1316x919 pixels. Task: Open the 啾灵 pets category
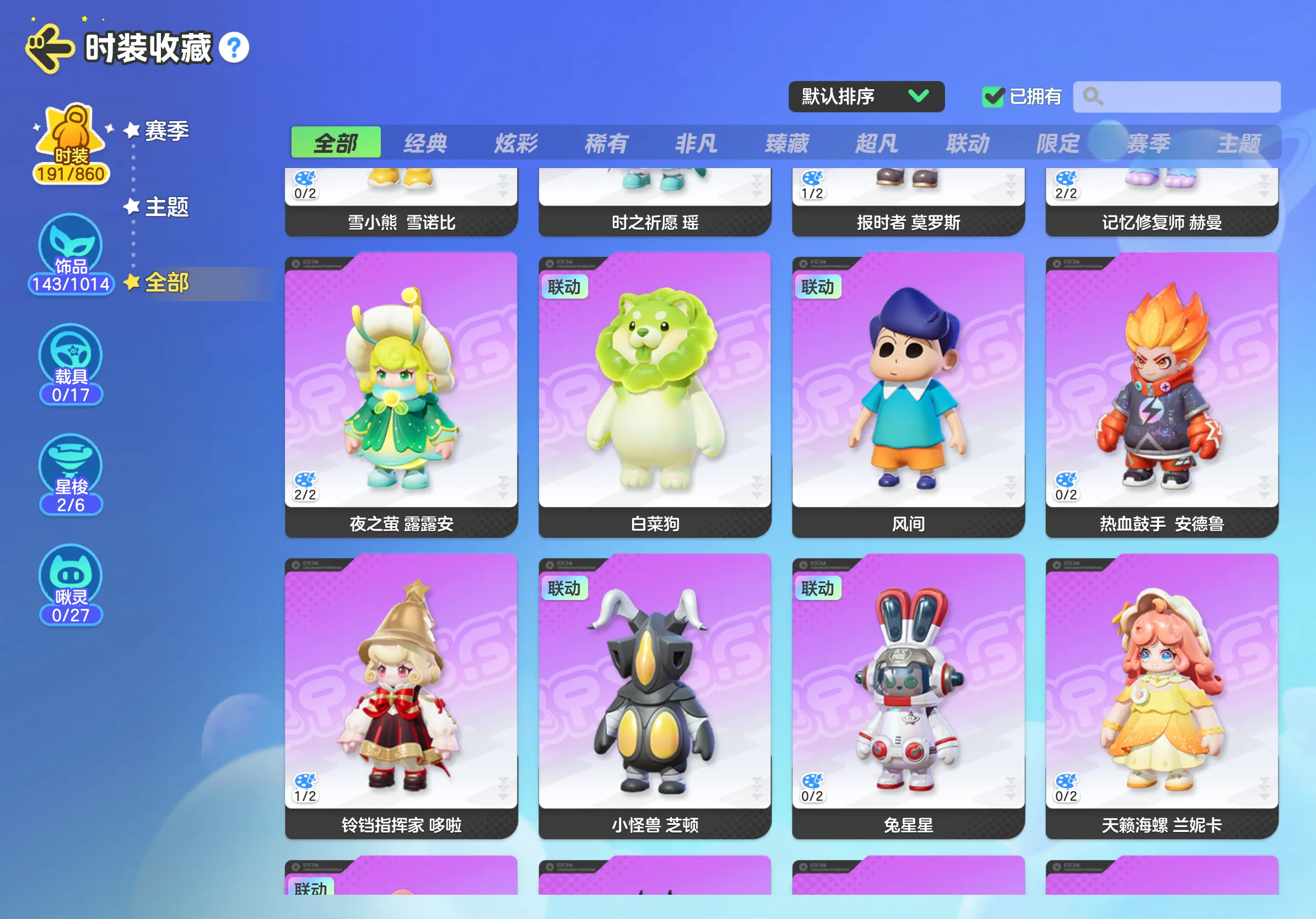71,585
